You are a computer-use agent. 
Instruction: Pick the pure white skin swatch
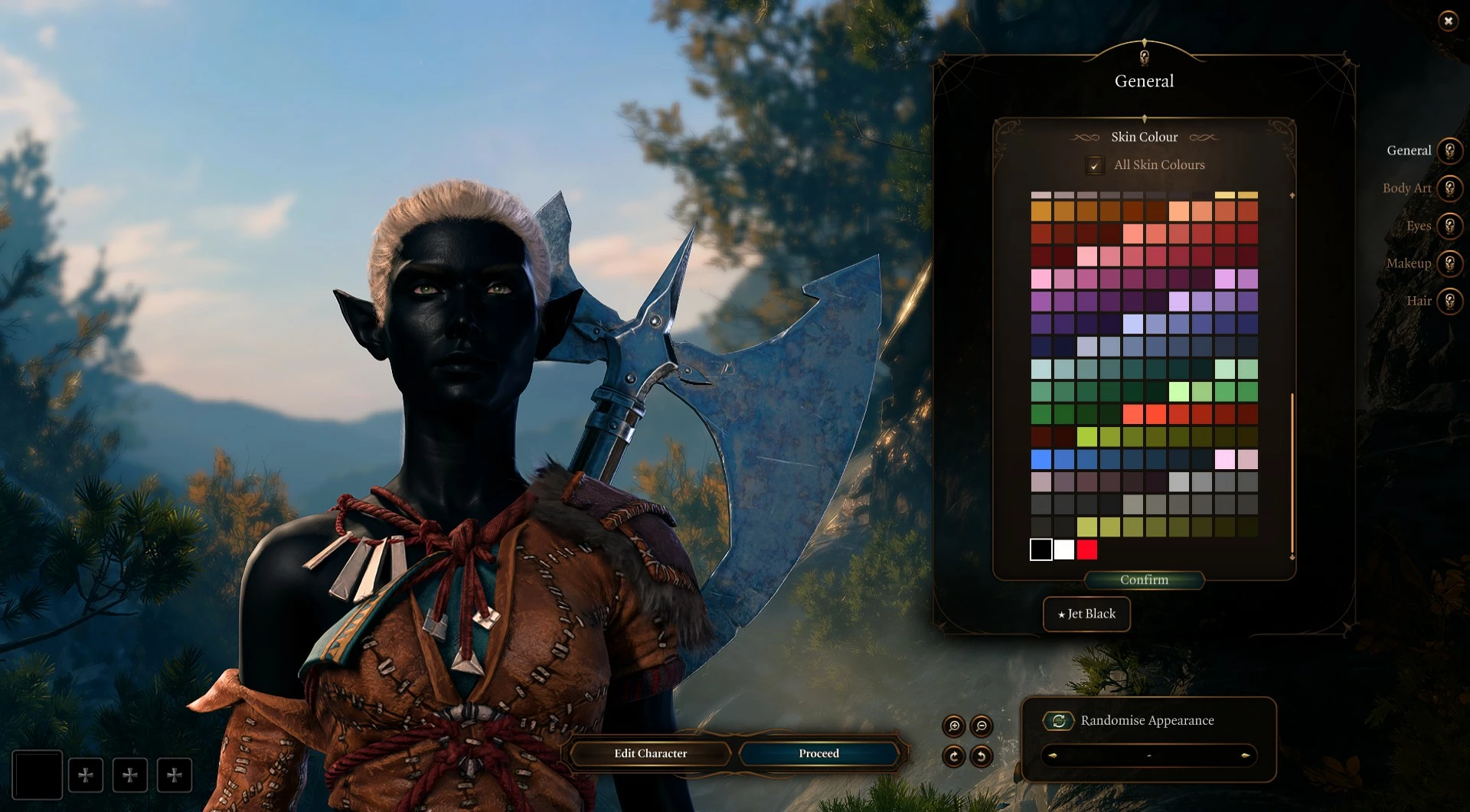[x=1064, y=549]
